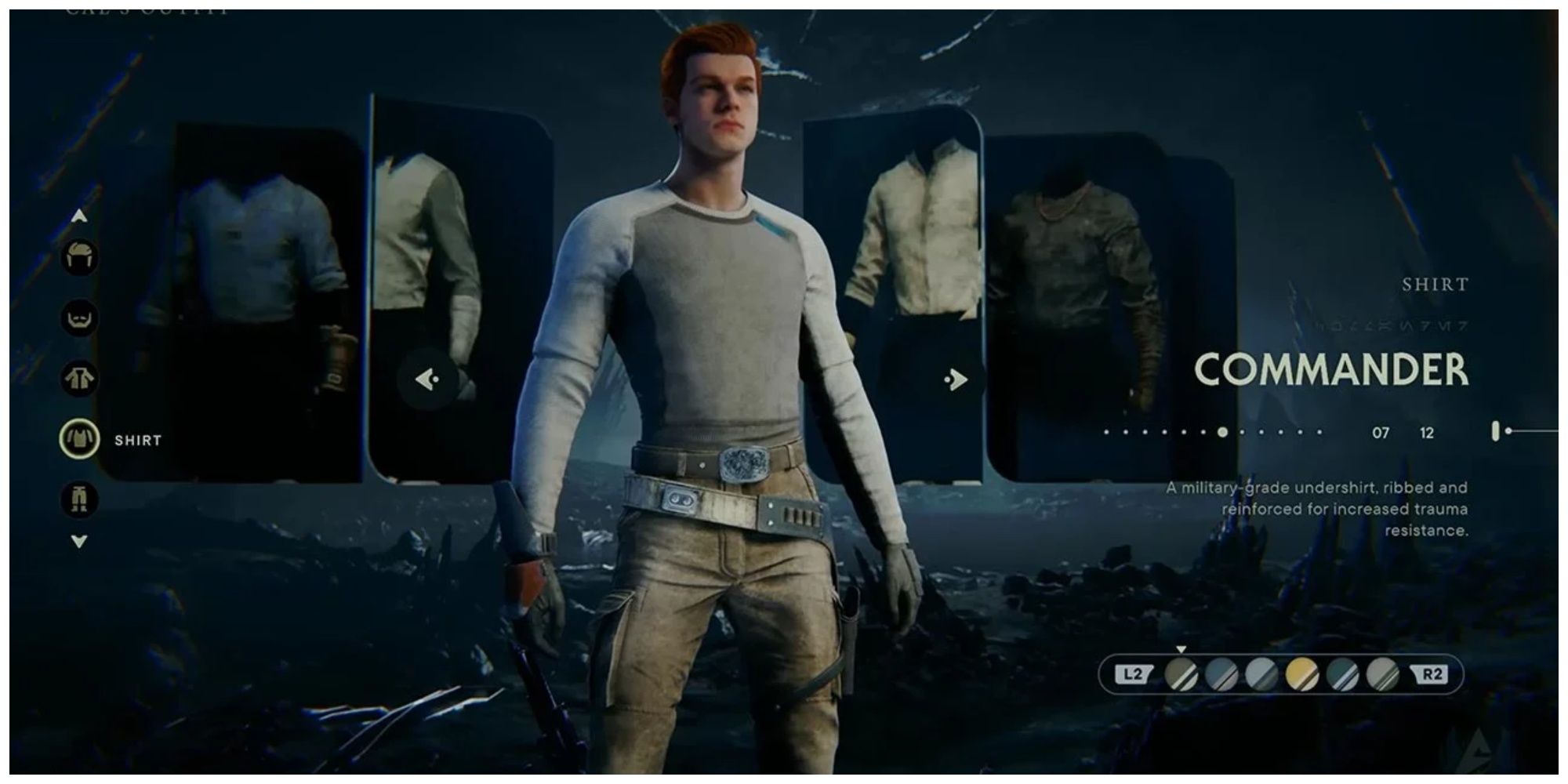Viewport: 1568px width, 784px height.
Task: Open the beard customization category
Action: click(81, 319)
